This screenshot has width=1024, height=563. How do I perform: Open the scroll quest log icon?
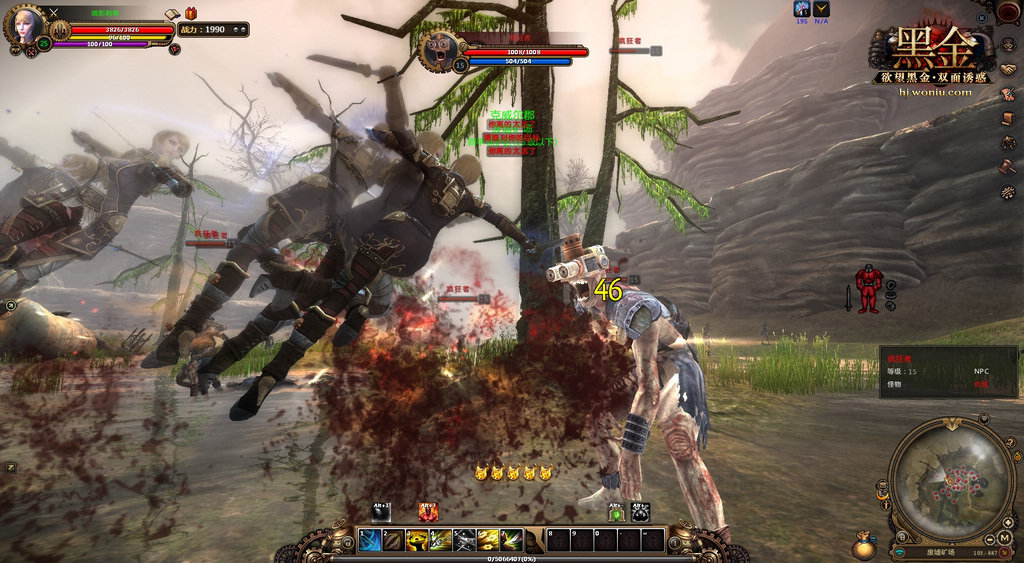pos(1009,118)
